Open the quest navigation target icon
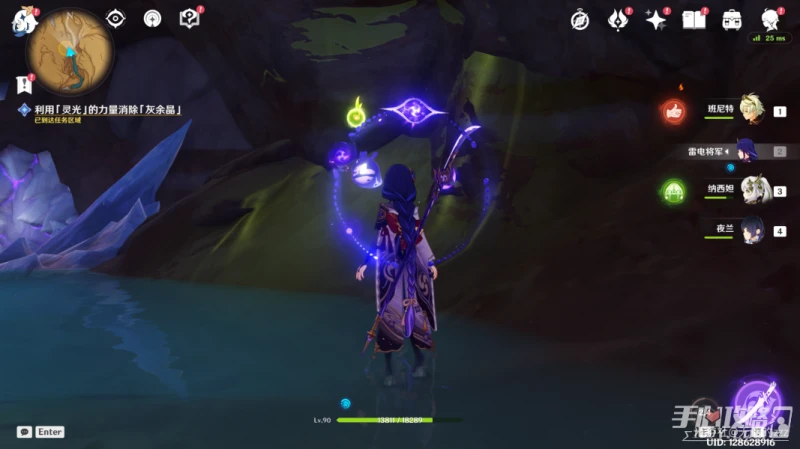 pos(152,18)
